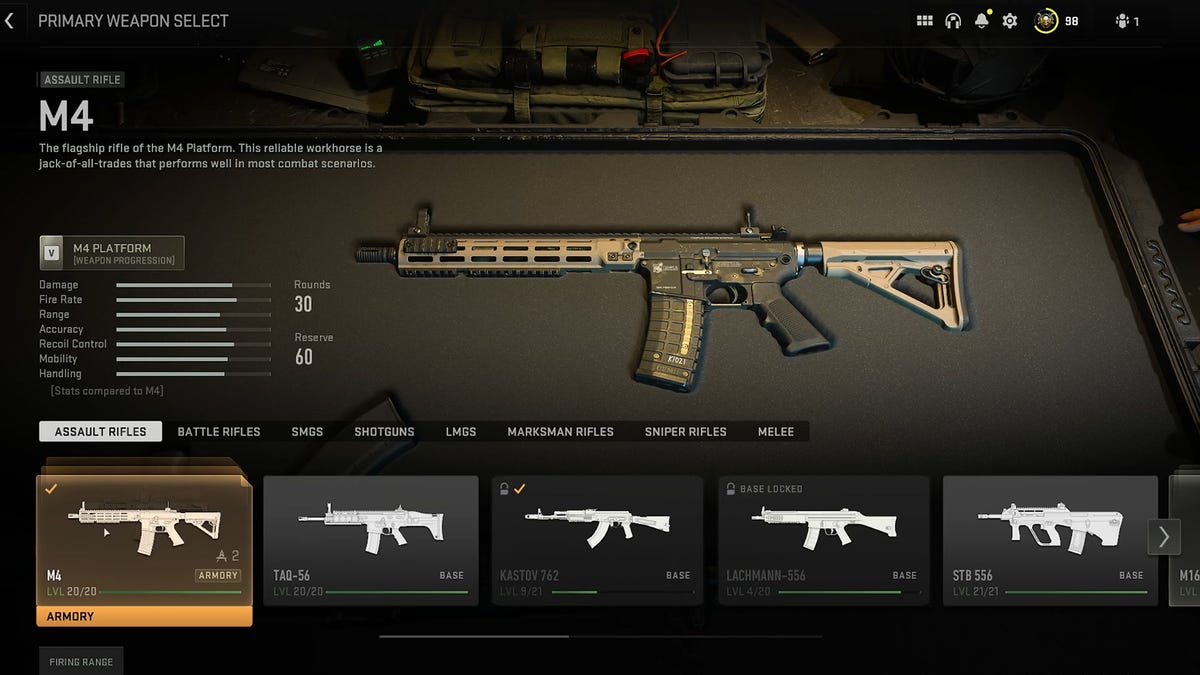Pick the STB 556 weapon tile
This screenshot has width=1200, height=675.
point(1049,540)
